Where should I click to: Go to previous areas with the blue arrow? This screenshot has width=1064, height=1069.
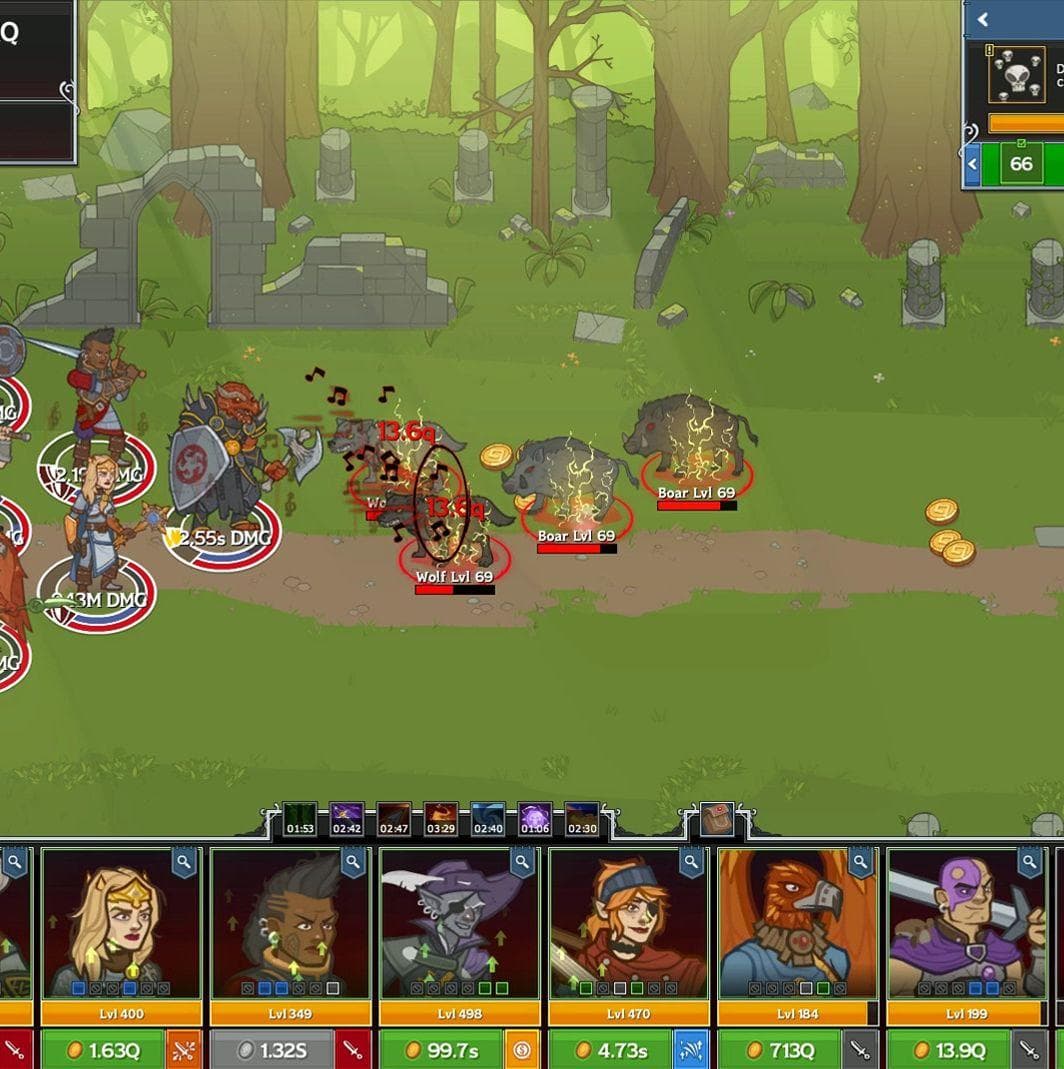pyautogui.click(x=972, y=164)
